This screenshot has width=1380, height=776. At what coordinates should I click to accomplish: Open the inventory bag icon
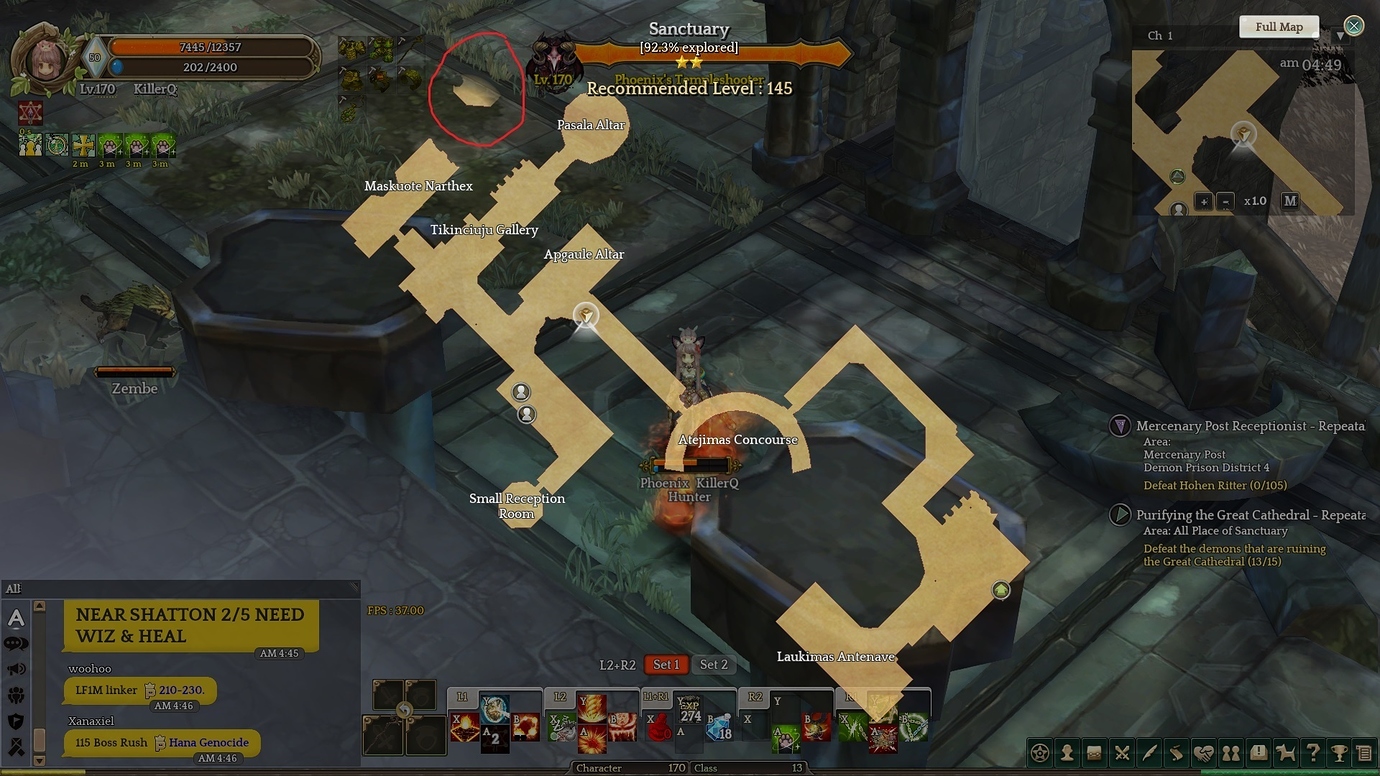click(x=1094, y=751)
